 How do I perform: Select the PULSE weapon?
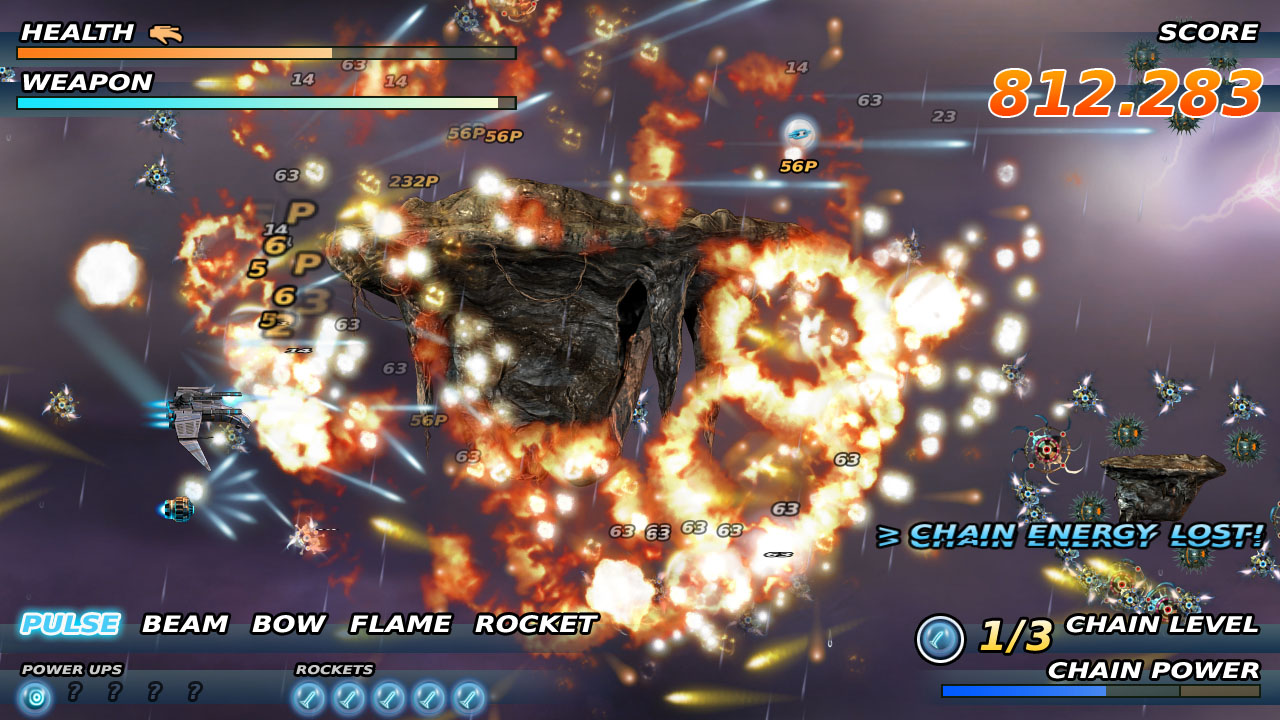[70, 624]
